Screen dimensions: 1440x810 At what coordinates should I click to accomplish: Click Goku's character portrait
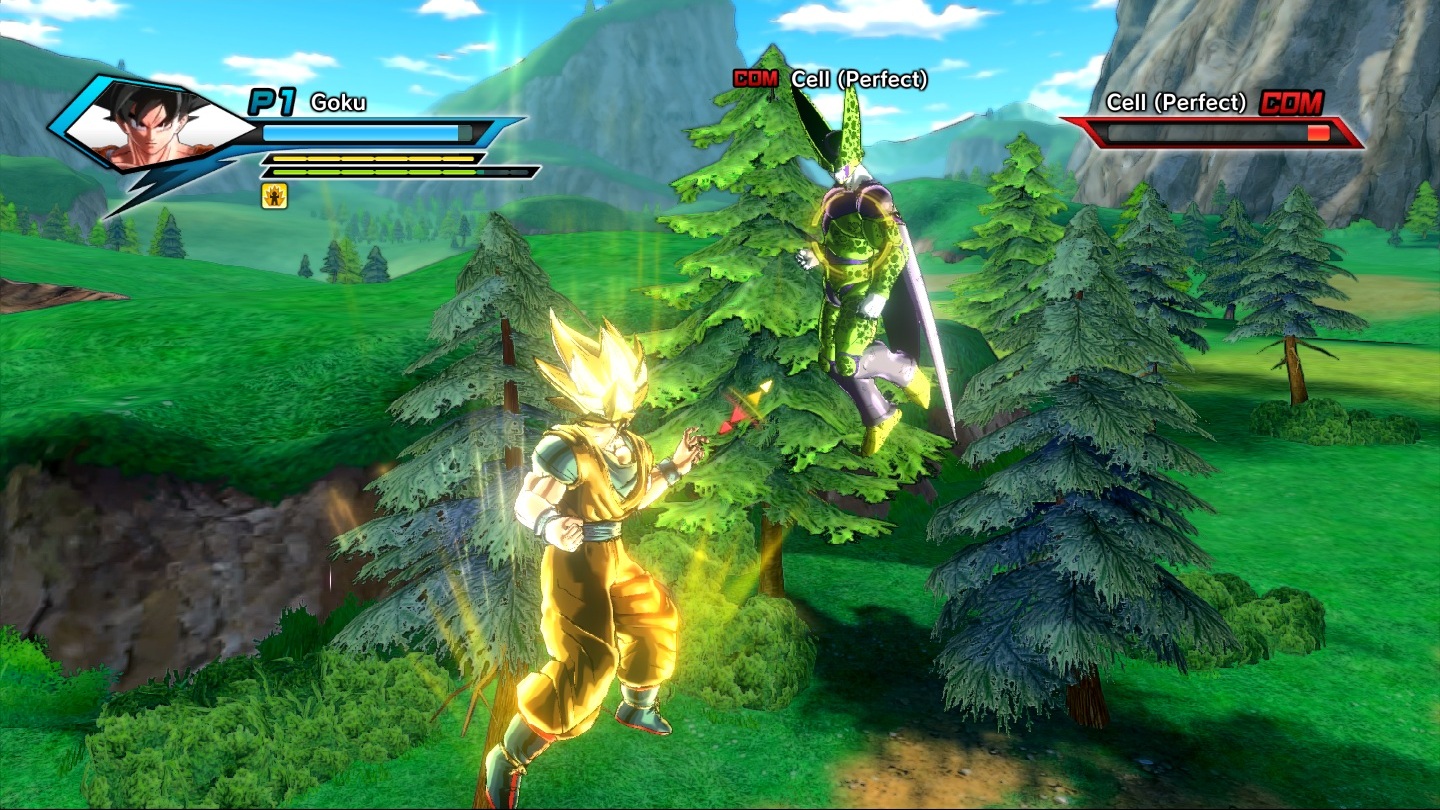152,127
